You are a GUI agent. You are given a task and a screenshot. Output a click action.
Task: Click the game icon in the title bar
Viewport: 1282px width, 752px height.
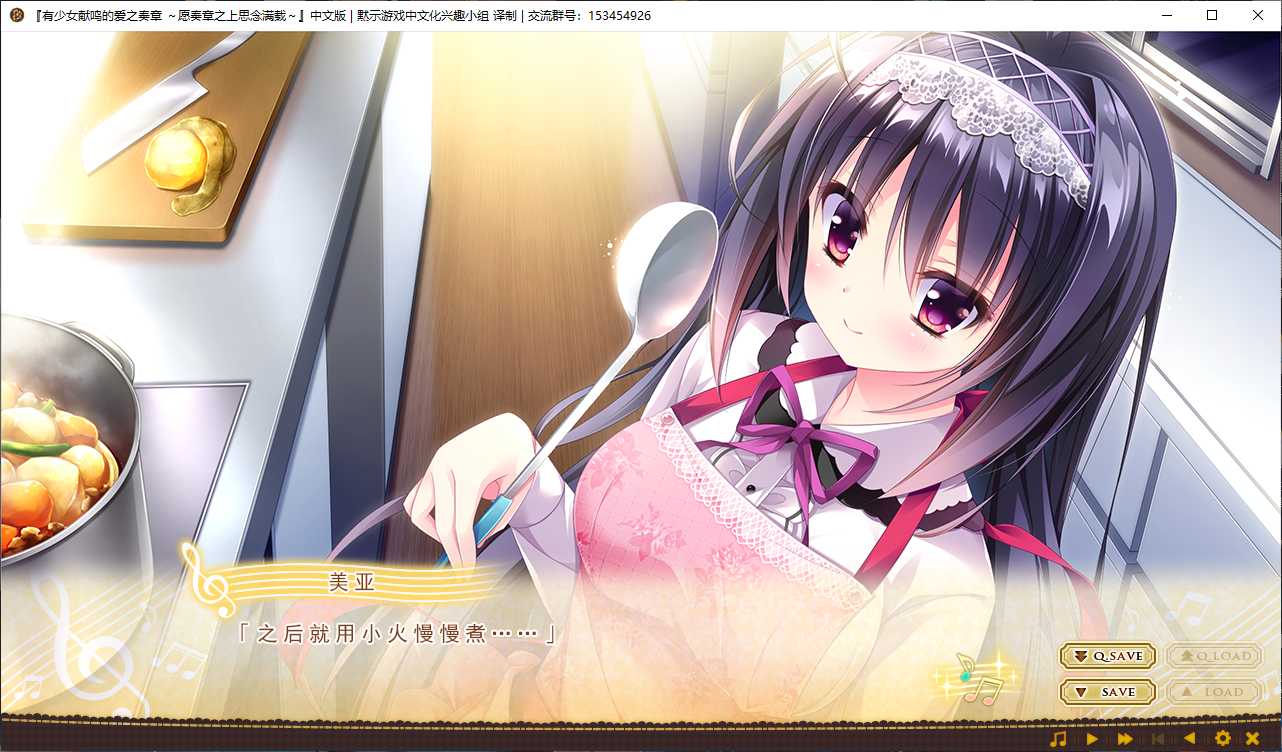tap(15, 15)
